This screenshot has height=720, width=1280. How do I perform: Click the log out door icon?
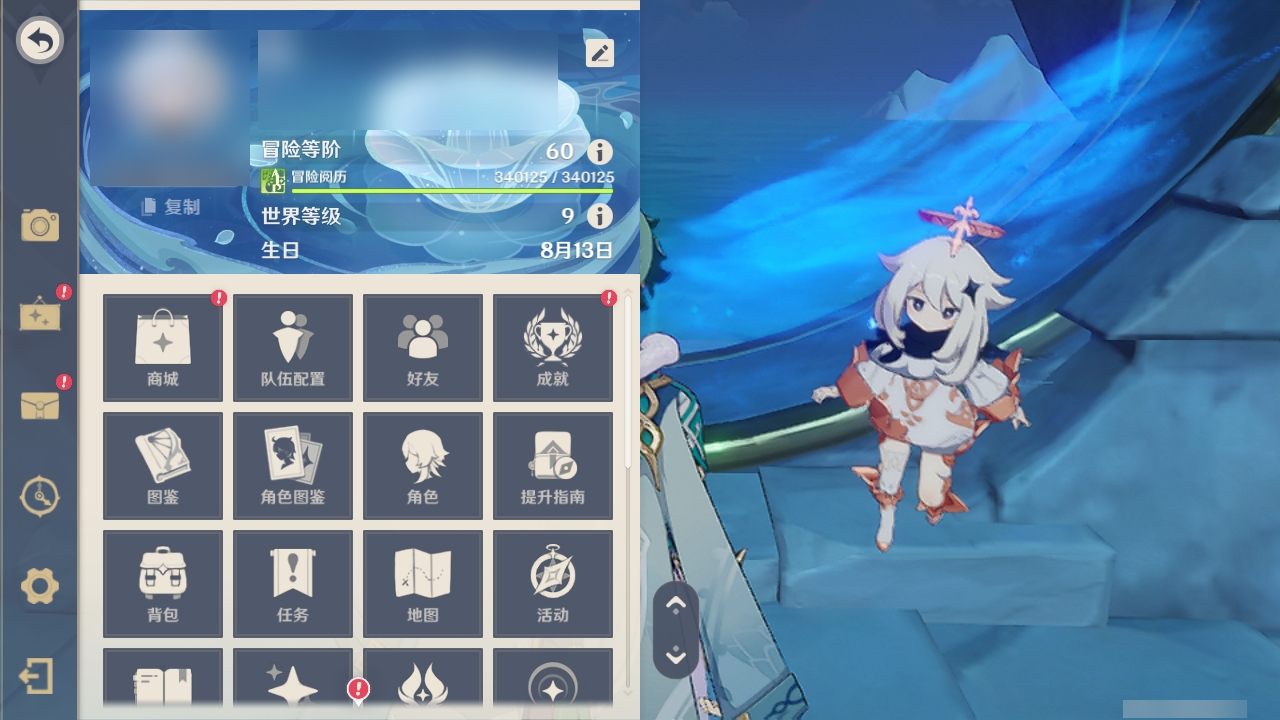(40, 676)
